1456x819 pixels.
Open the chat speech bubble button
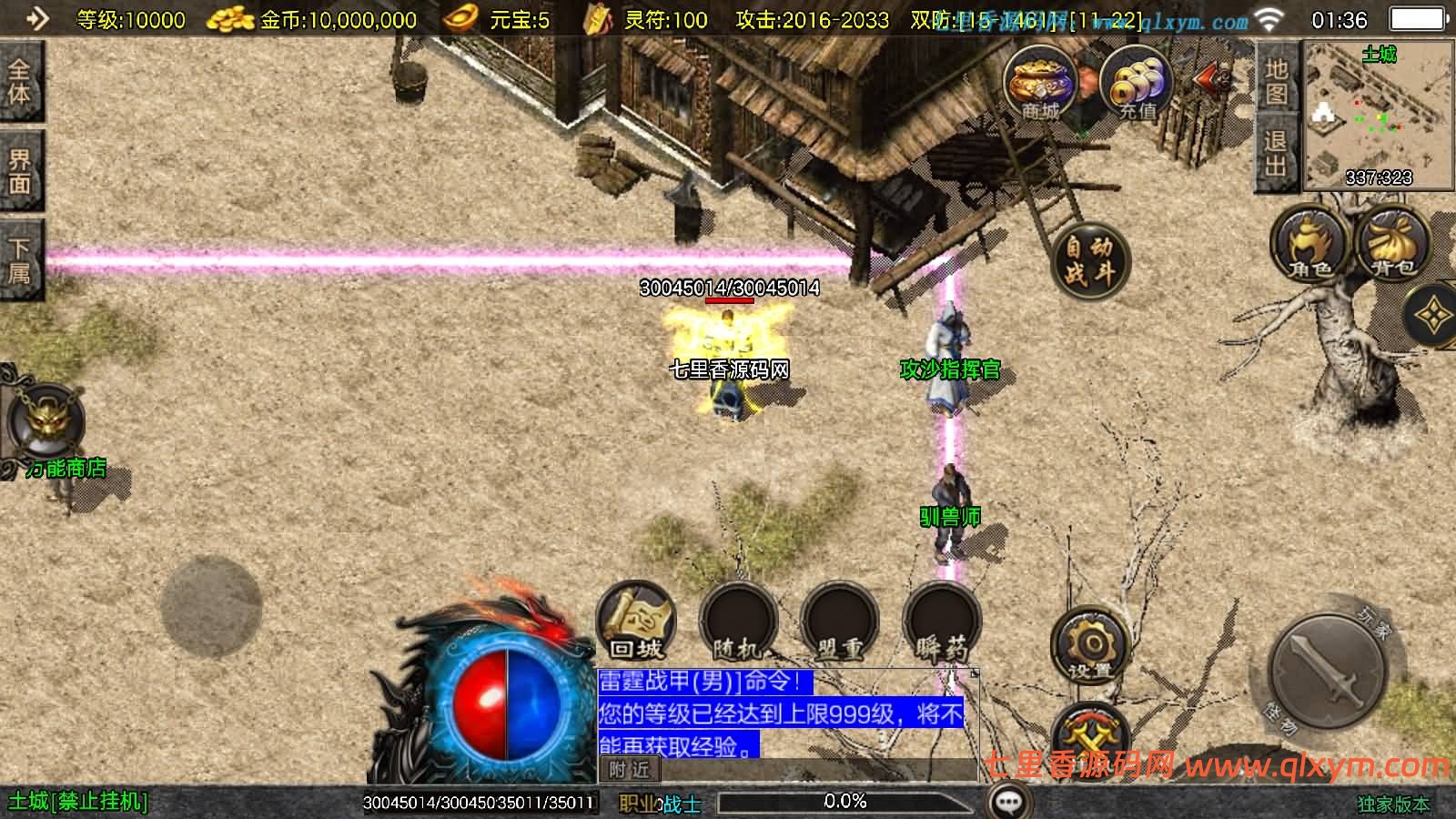[x=1009, y=802]
